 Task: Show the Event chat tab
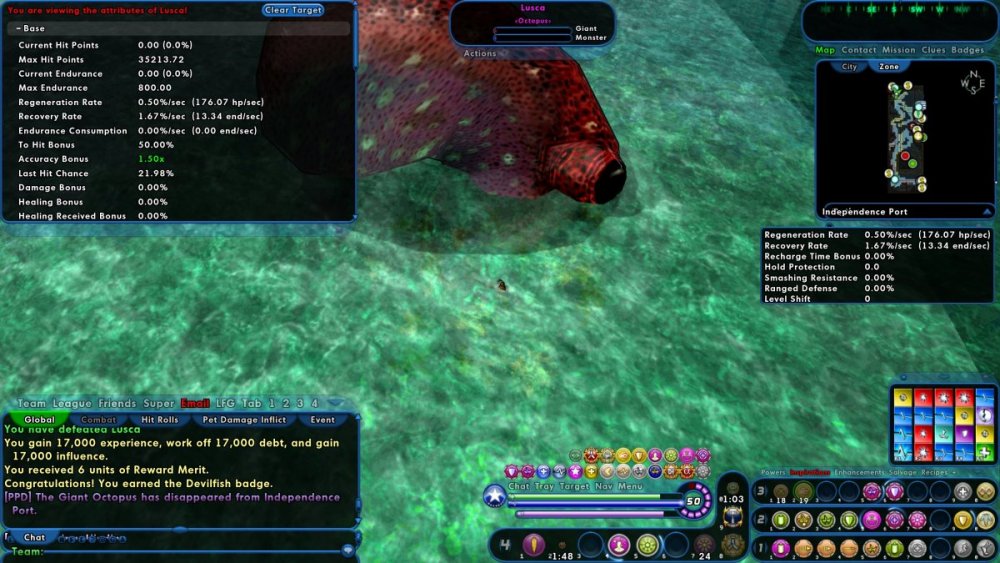(x=323, y=420)
